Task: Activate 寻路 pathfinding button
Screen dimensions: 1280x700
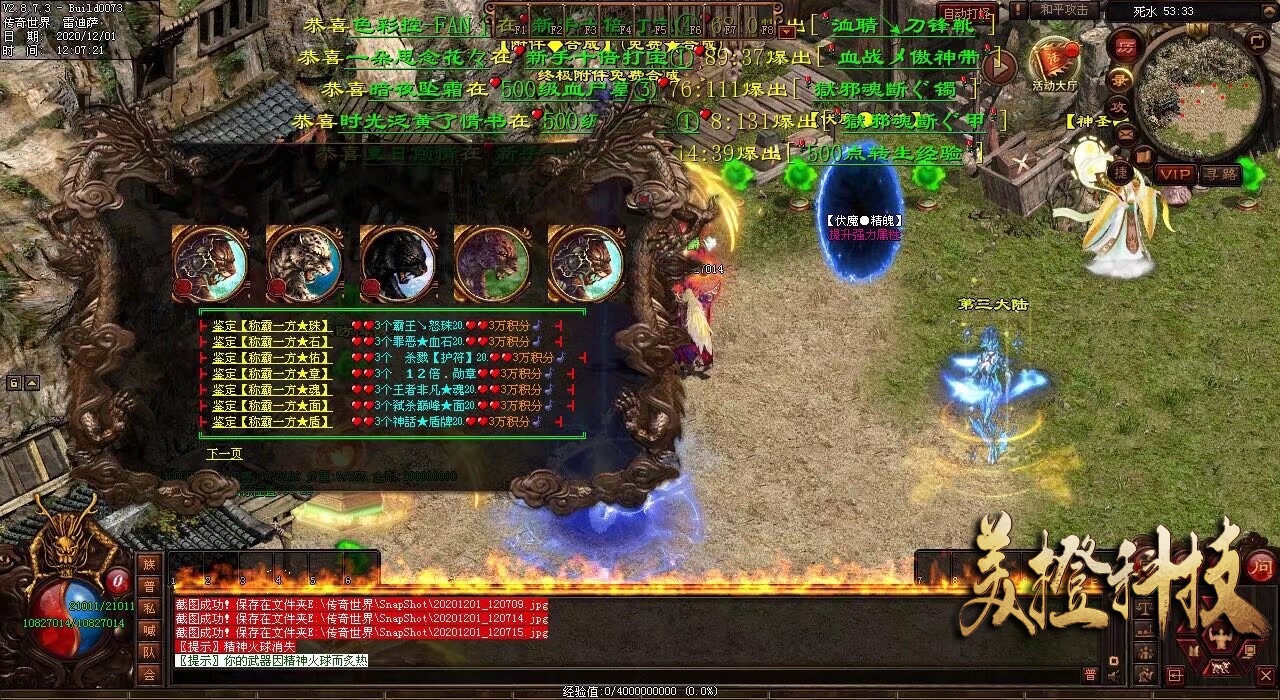Action: 1222,173
